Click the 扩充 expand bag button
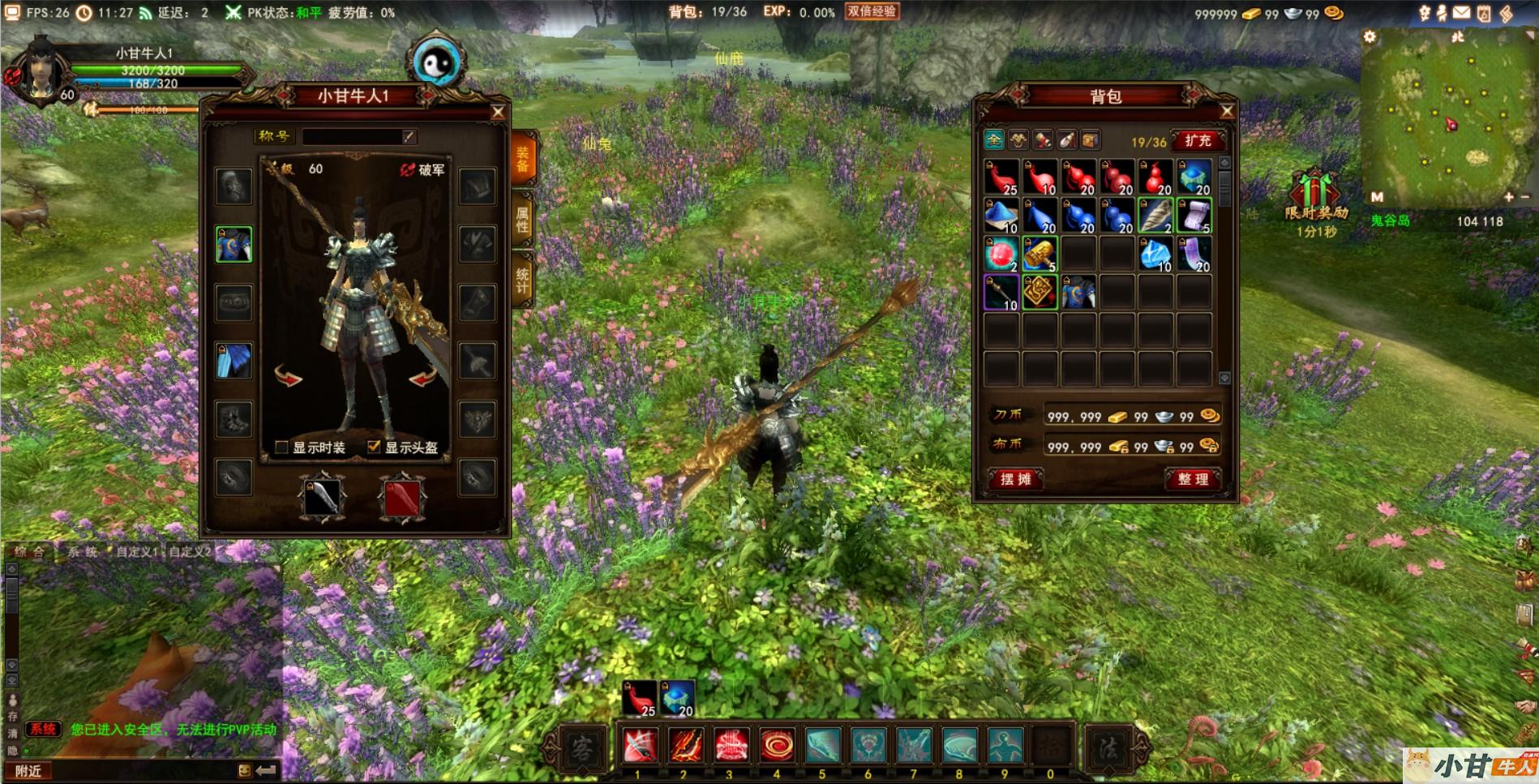 (x=1198, y=141)
